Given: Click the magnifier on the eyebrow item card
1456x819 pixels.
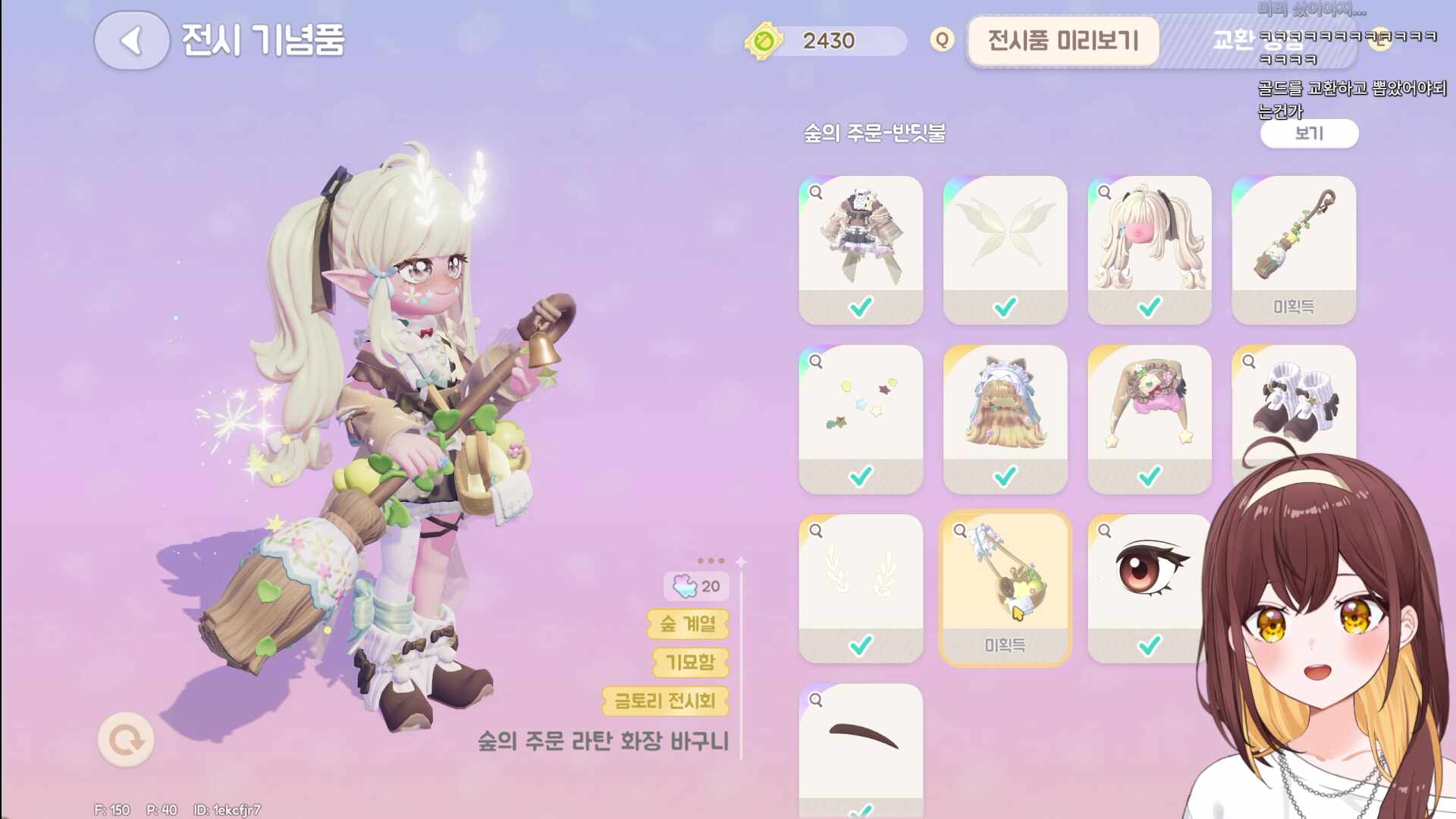Looking at the screenshot, I should point(814,699).
